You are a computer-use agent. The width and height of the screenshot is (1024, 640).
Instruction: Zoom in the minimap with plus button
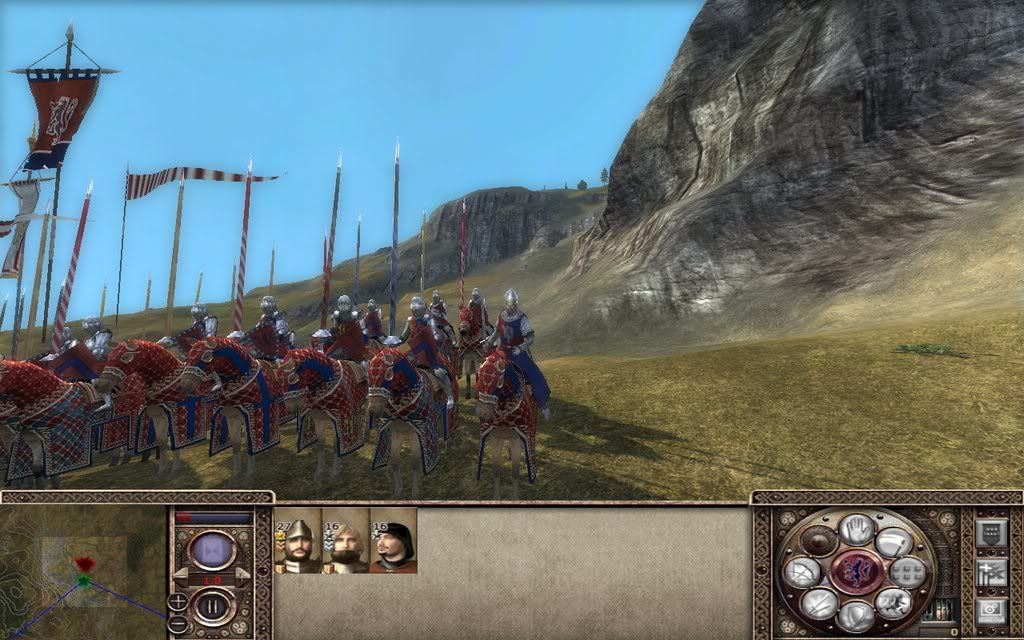pos(177,602)
